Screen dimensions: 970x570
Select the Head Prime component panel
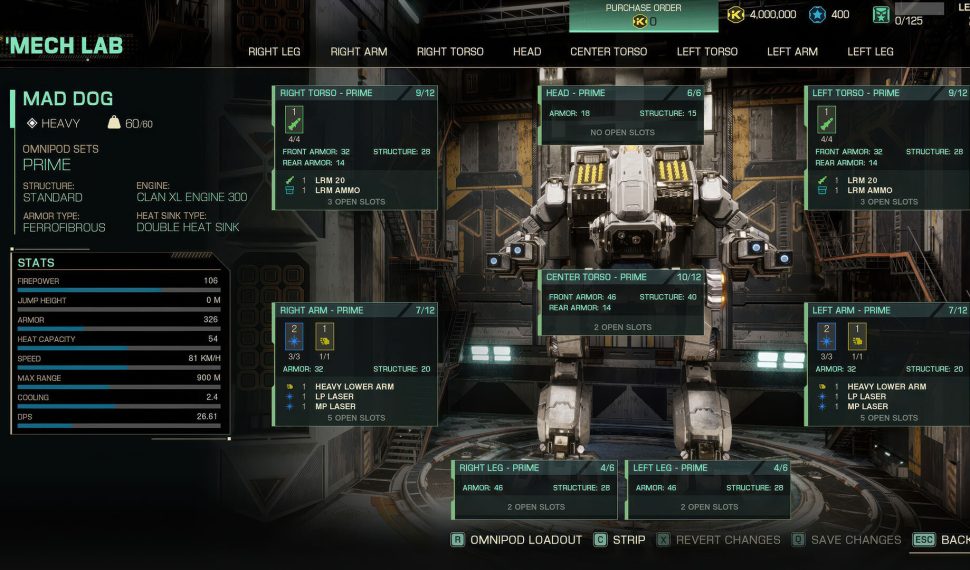pos(622,115)
